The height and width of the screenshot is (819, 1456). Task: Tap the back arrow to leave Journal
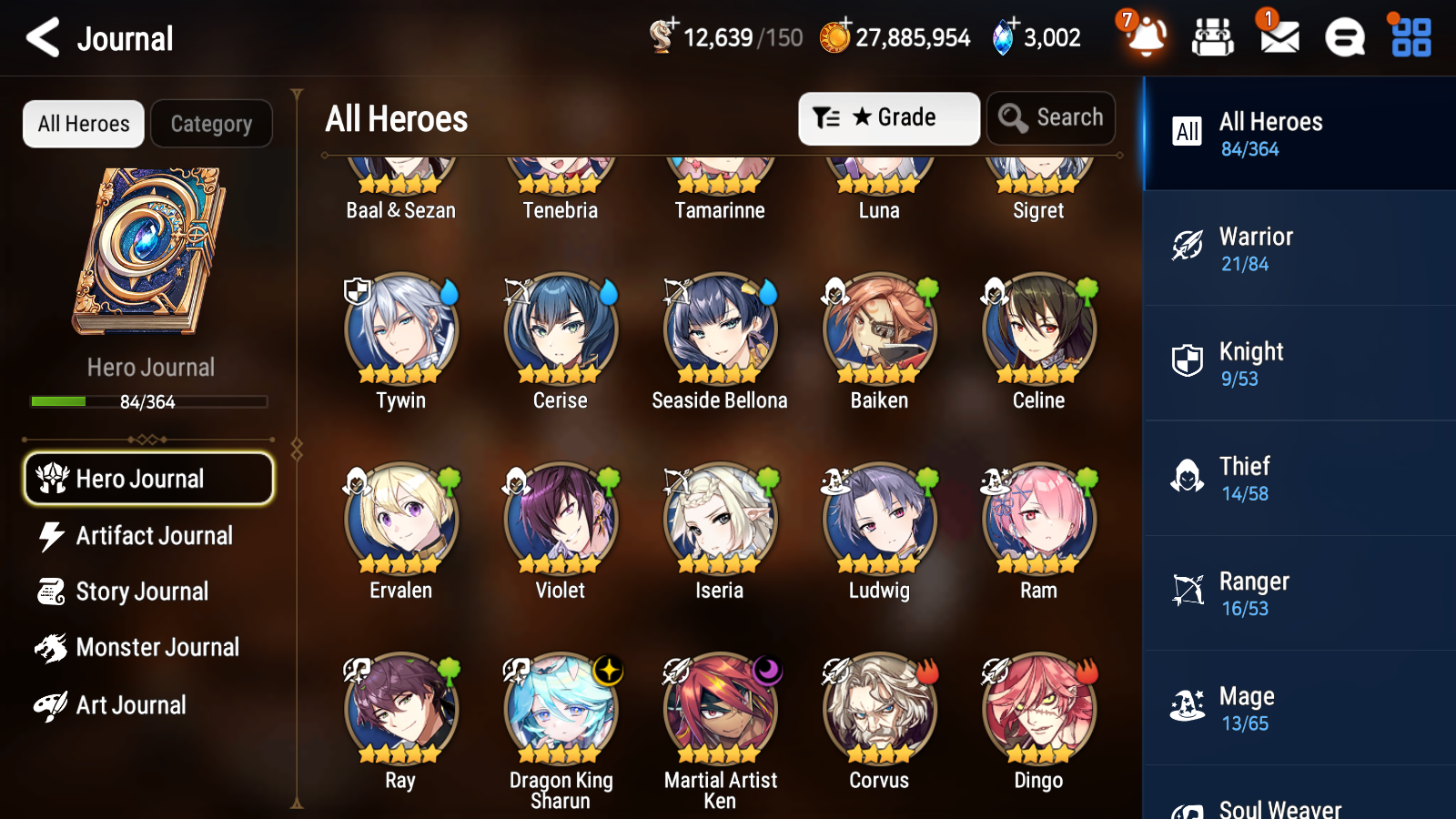(41, 37)
